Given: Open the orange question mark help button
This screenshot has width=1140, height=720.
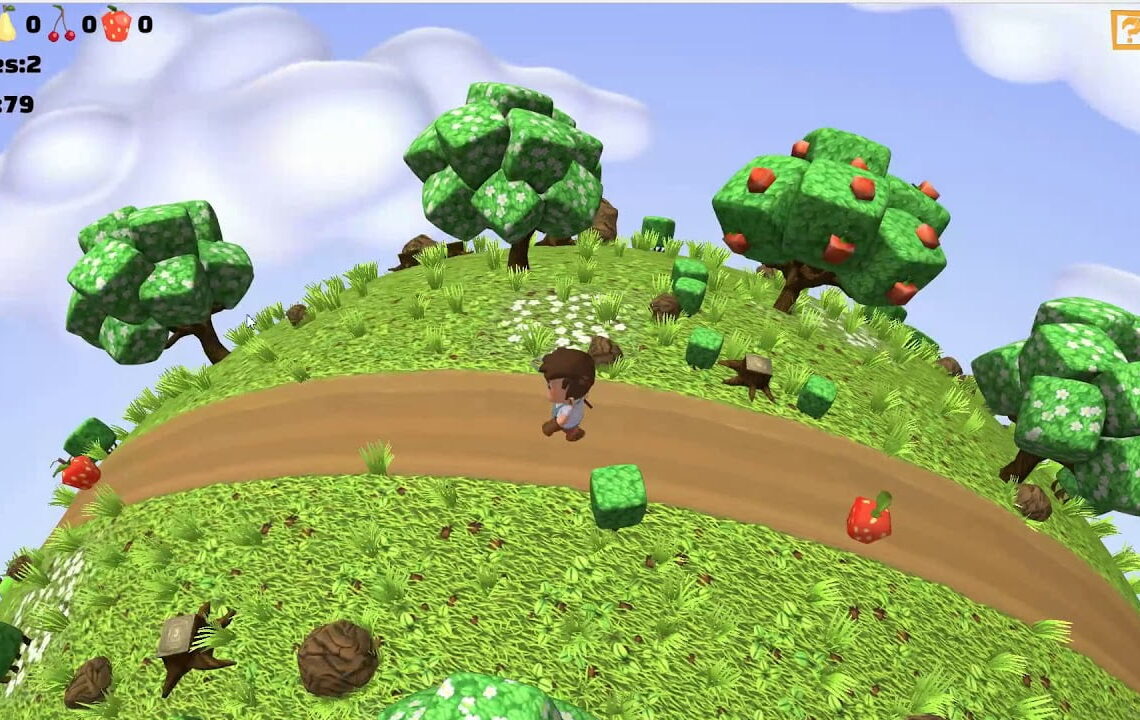Looking at the screenshot, I should tap(1127, 29).
